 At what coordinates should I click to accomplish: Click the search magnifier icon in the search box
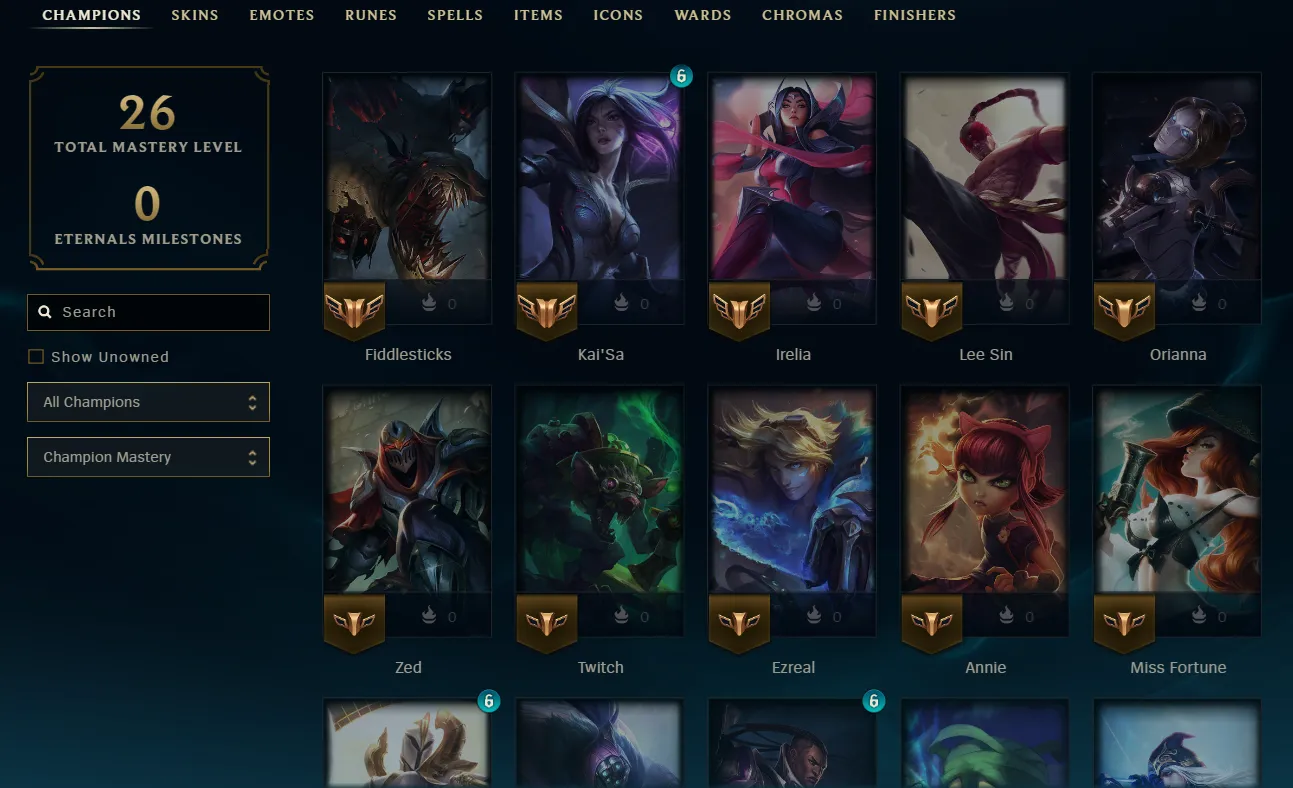pyautogui.click(x=46, y=312)
